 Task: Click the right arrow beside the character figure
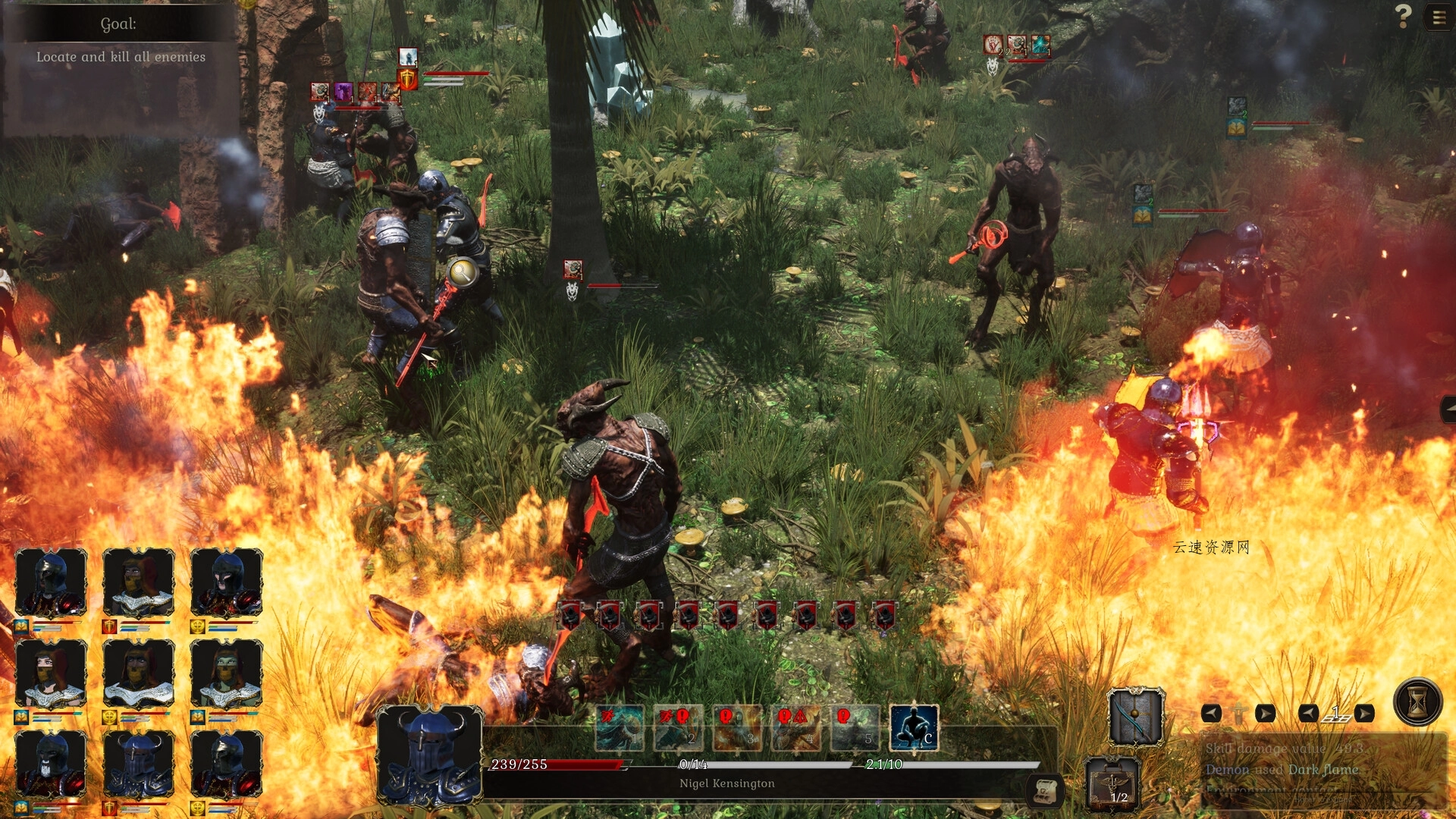[1265, 714]
